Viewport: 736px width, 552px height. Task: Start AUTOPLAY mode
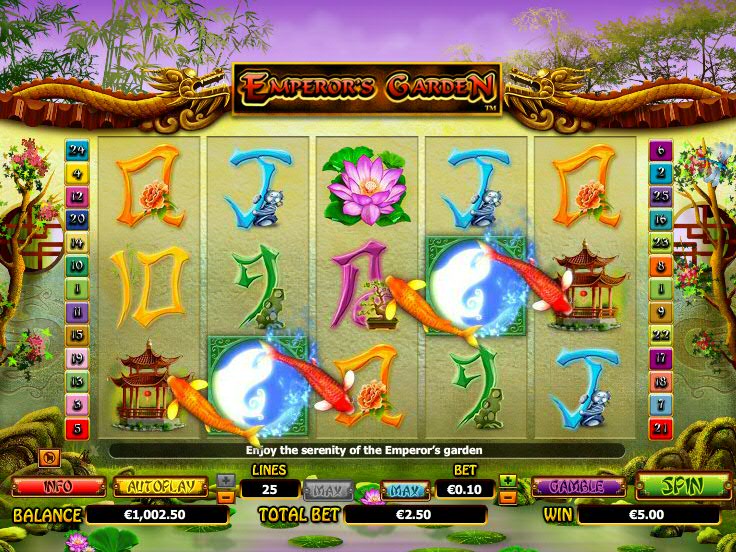(160, 487)
